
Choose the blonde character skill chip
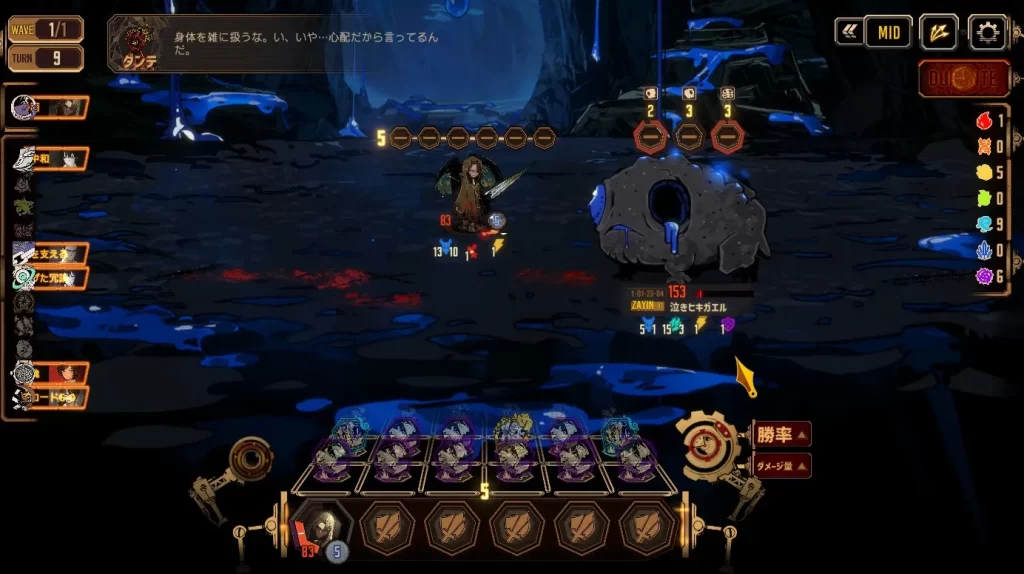tap(513, 431)
